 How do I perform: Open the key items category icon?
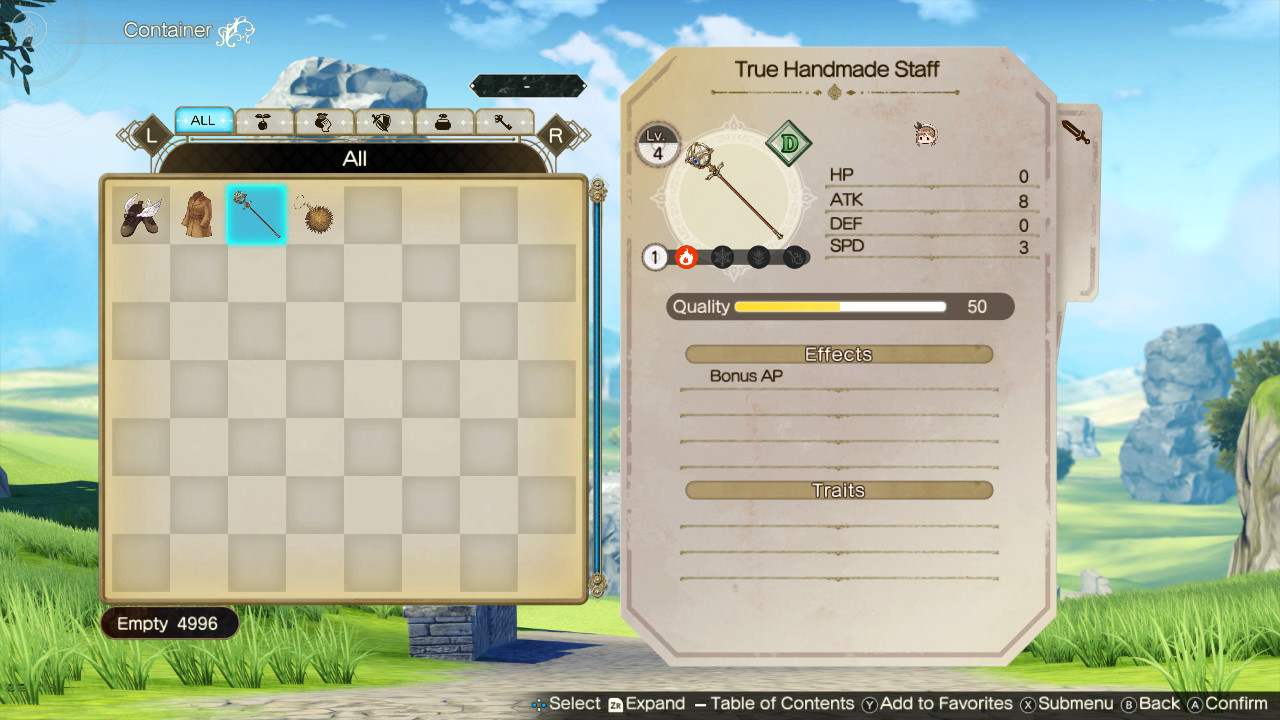506,120
